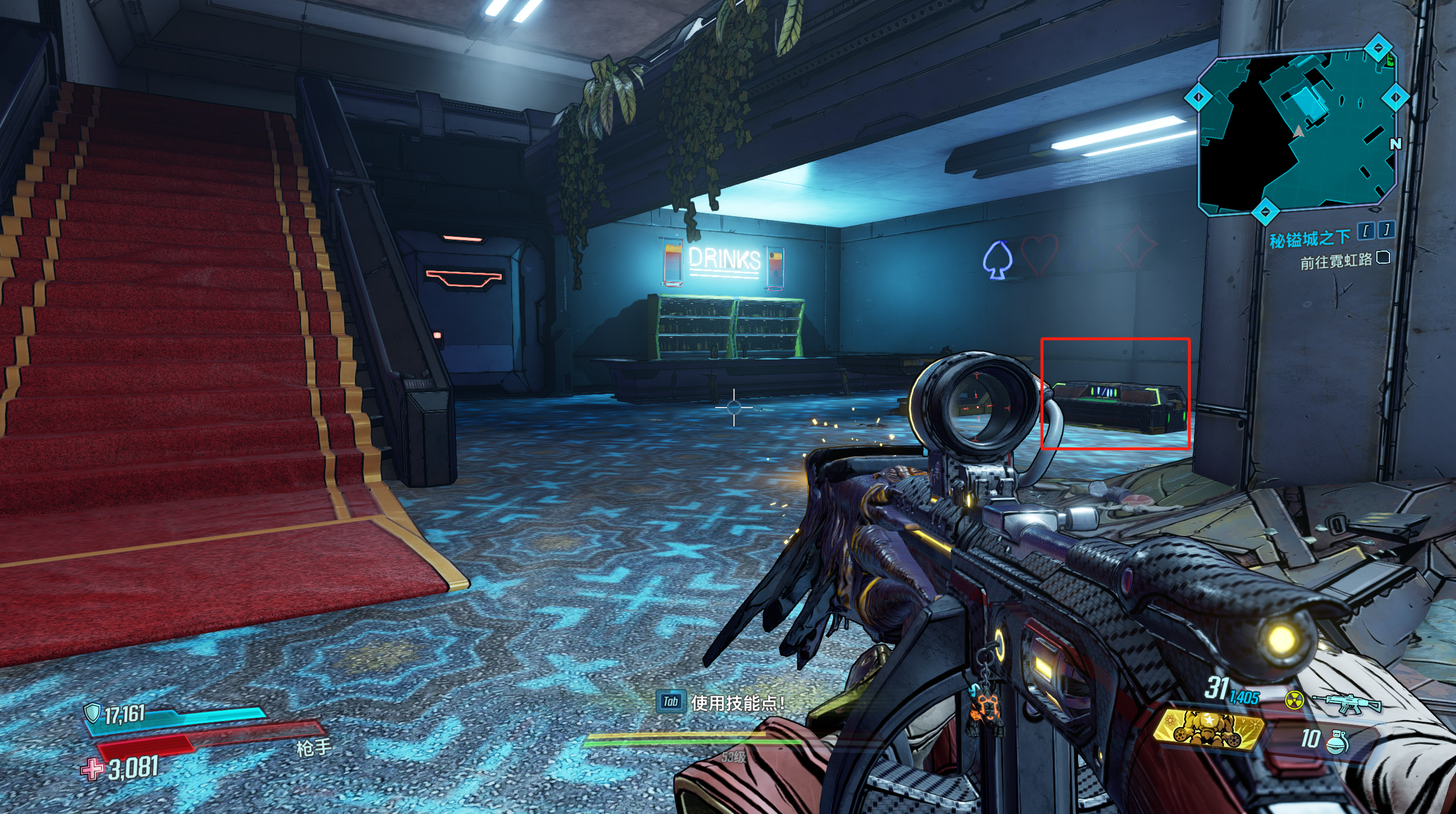1456x814 pixels.
Task: Click the red health cross icon
Action: tap(92, 769)
